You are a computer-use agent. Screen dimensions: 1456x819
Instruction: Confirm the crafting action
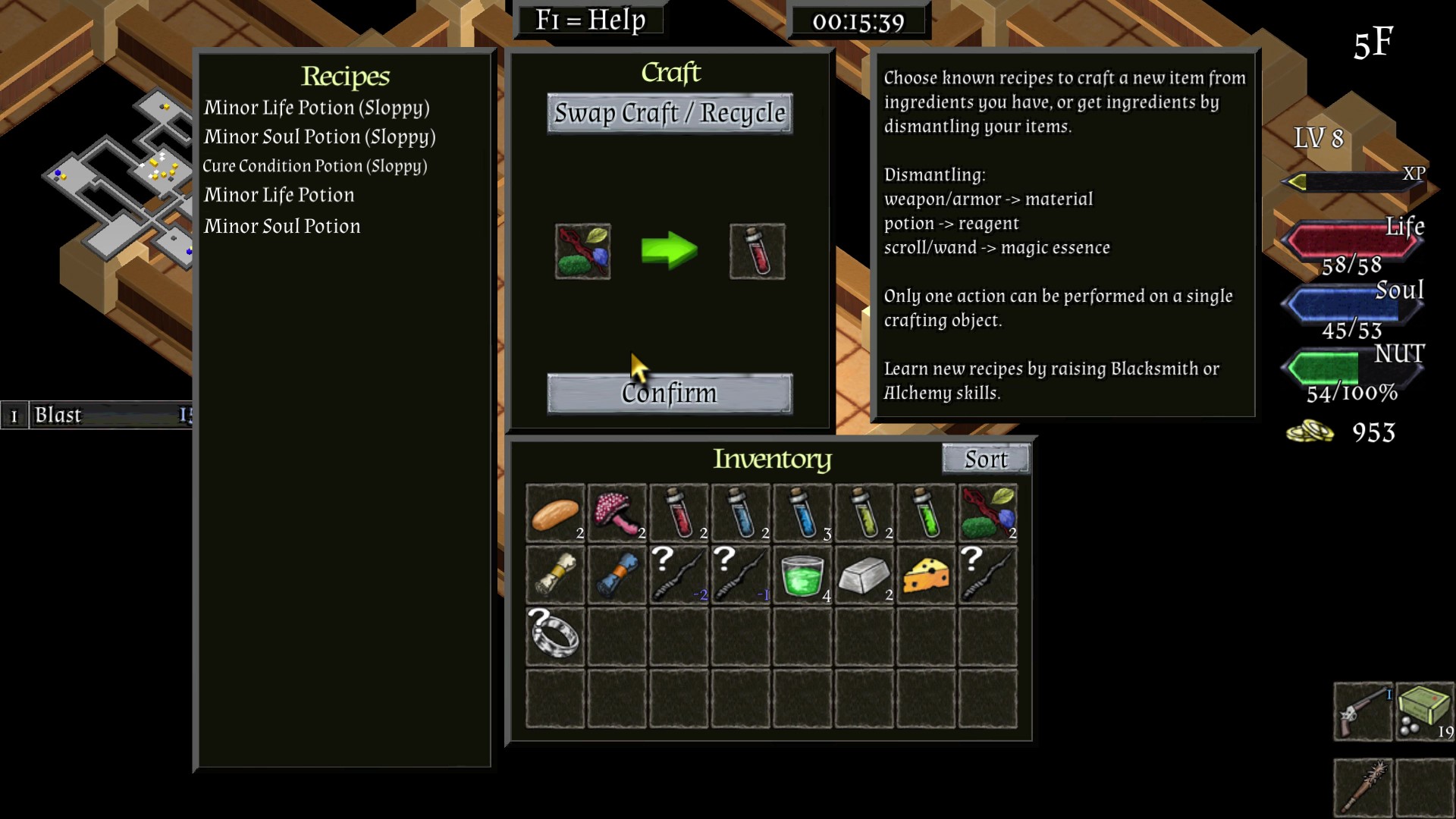[x=670, y=393]
